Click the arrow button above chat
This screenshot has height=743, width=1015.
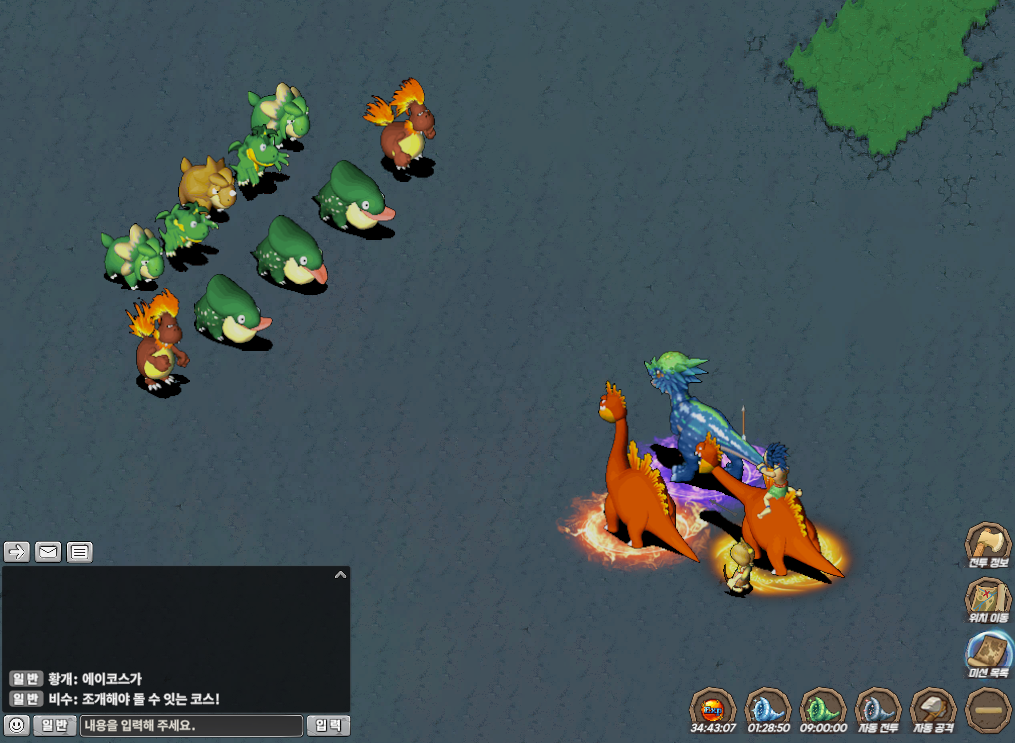pos(17,551)
